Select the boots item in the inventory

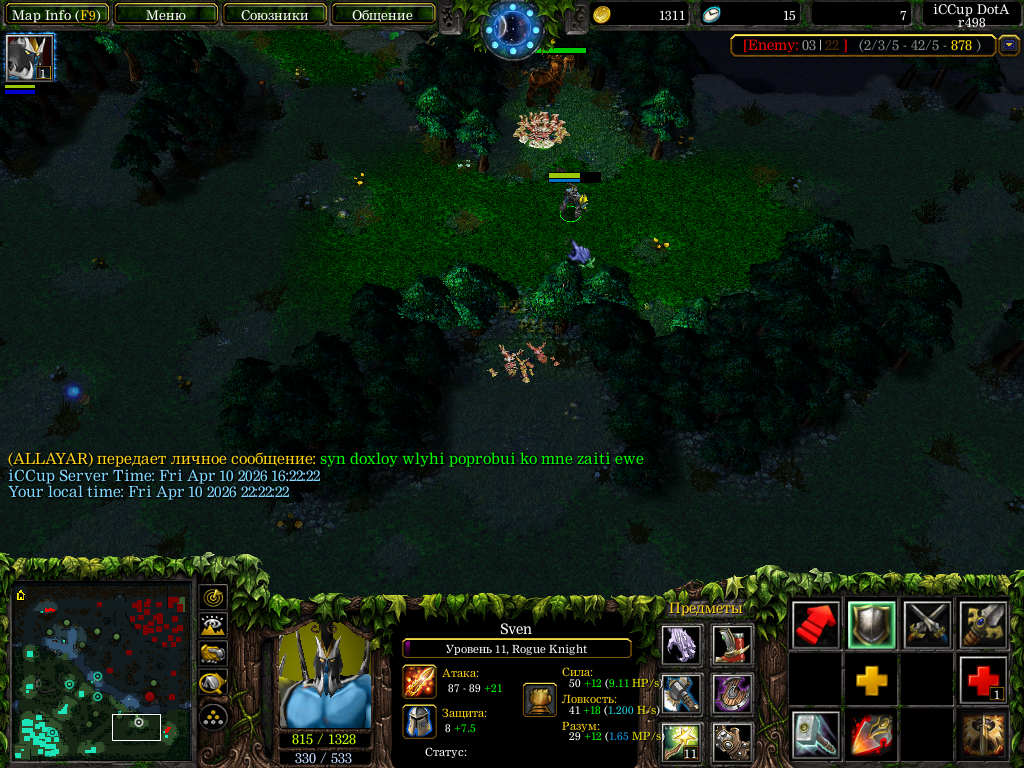tap(732, 645)
